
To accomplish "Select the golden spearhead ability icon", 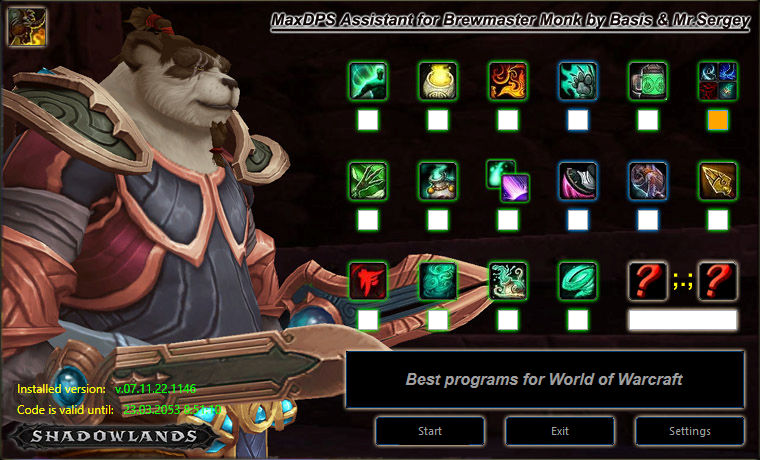I will (717, 181).
